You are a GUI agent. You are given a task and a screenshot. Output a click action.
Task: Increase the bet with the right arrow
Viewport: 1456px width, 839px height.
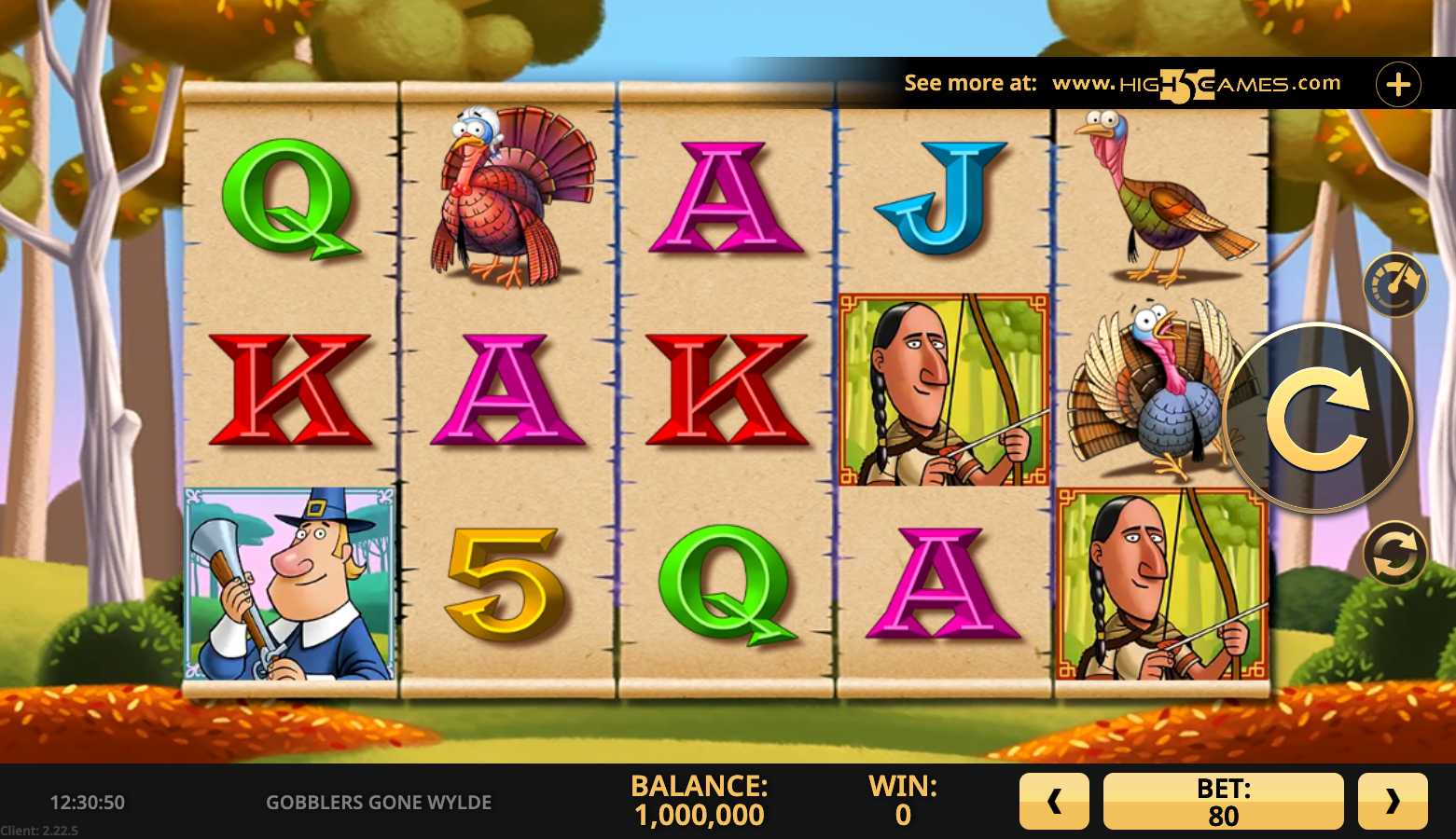1393,801
